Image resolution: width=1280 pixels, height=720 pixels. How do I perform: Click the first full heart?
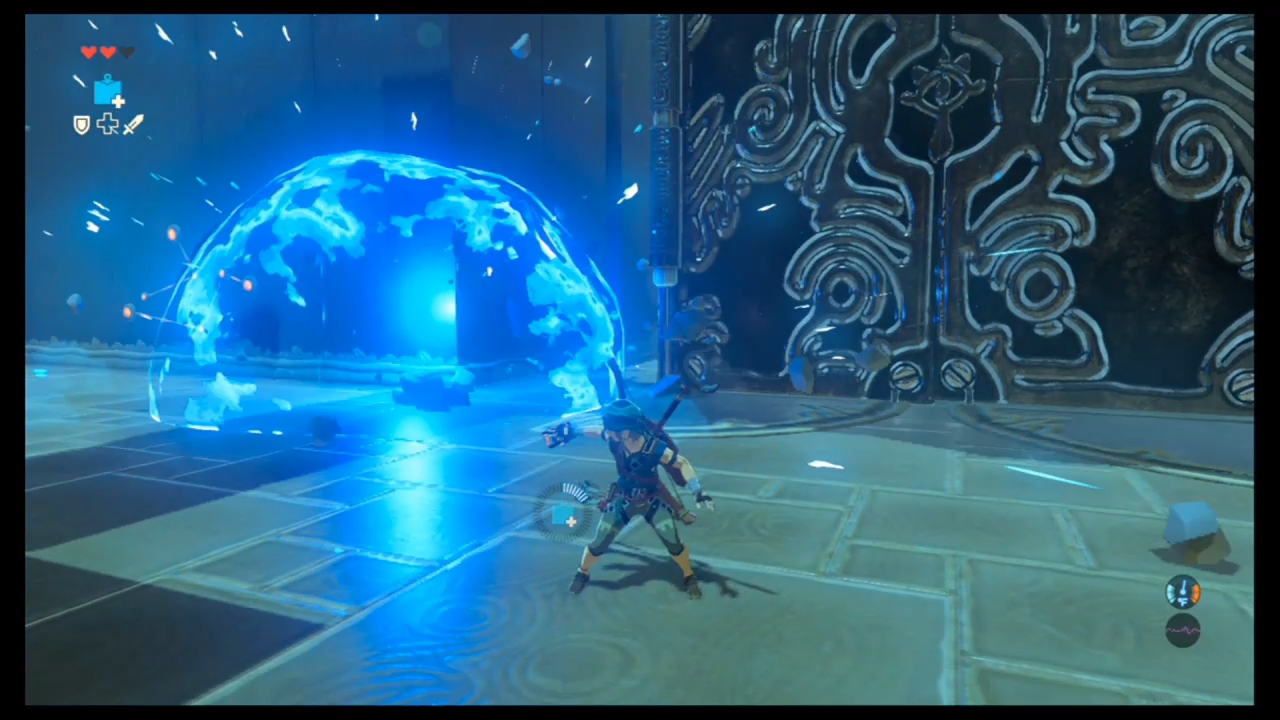coord(89,51)
